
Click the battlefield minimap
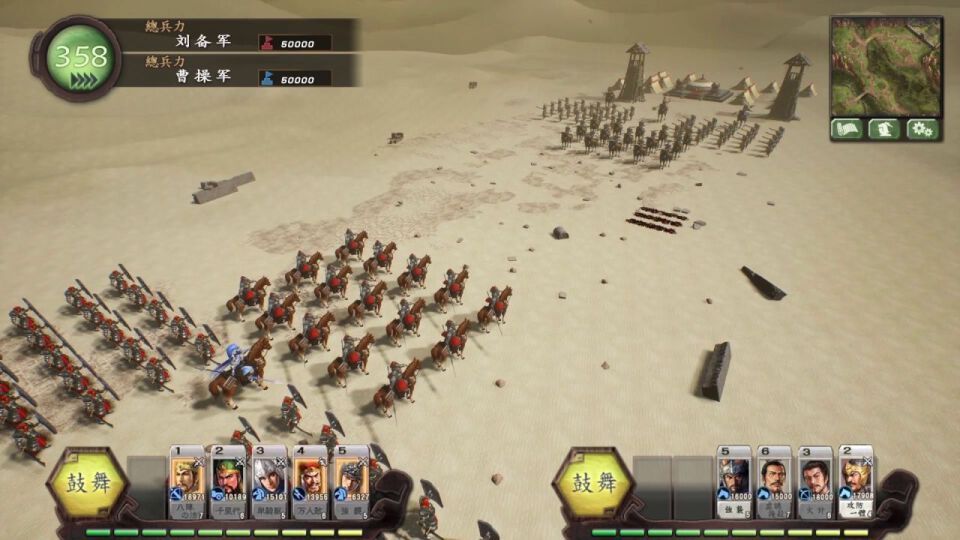click(886, 66)
